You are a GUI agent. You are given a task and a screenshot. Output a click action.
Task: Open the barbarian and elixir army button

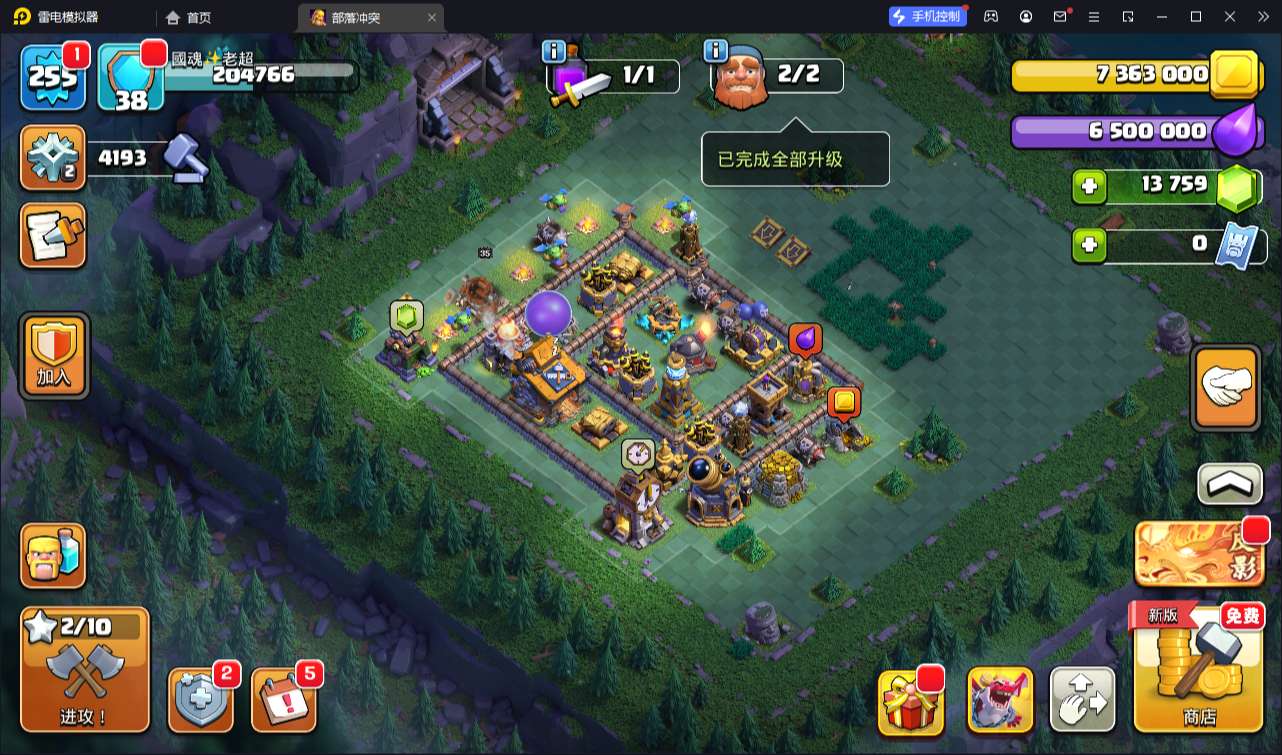point(53,556)
